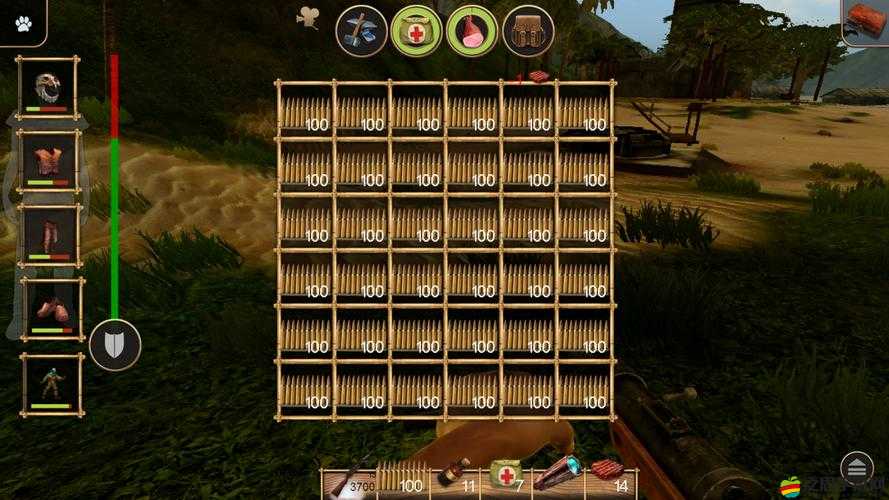
Task: Select the food ham category tab
Action: (471, 30)
